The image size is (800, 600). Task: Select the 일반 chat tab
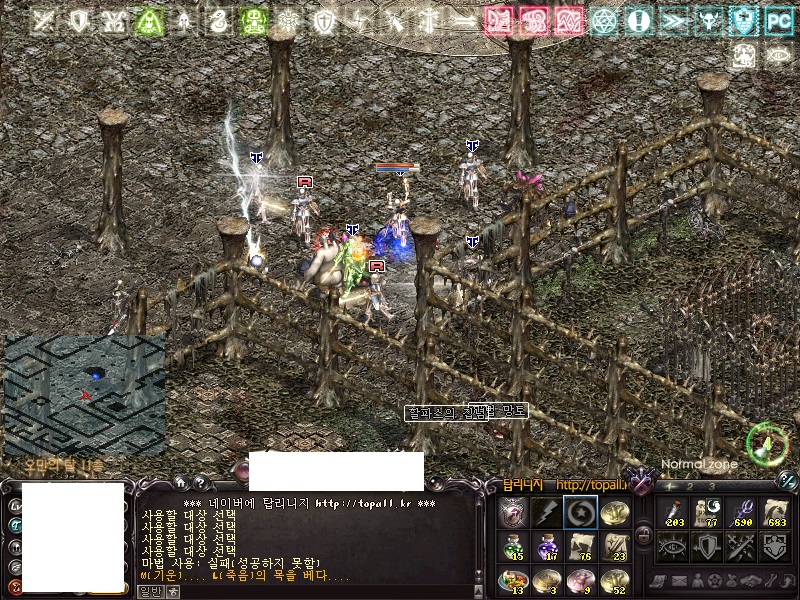(149, 591)
